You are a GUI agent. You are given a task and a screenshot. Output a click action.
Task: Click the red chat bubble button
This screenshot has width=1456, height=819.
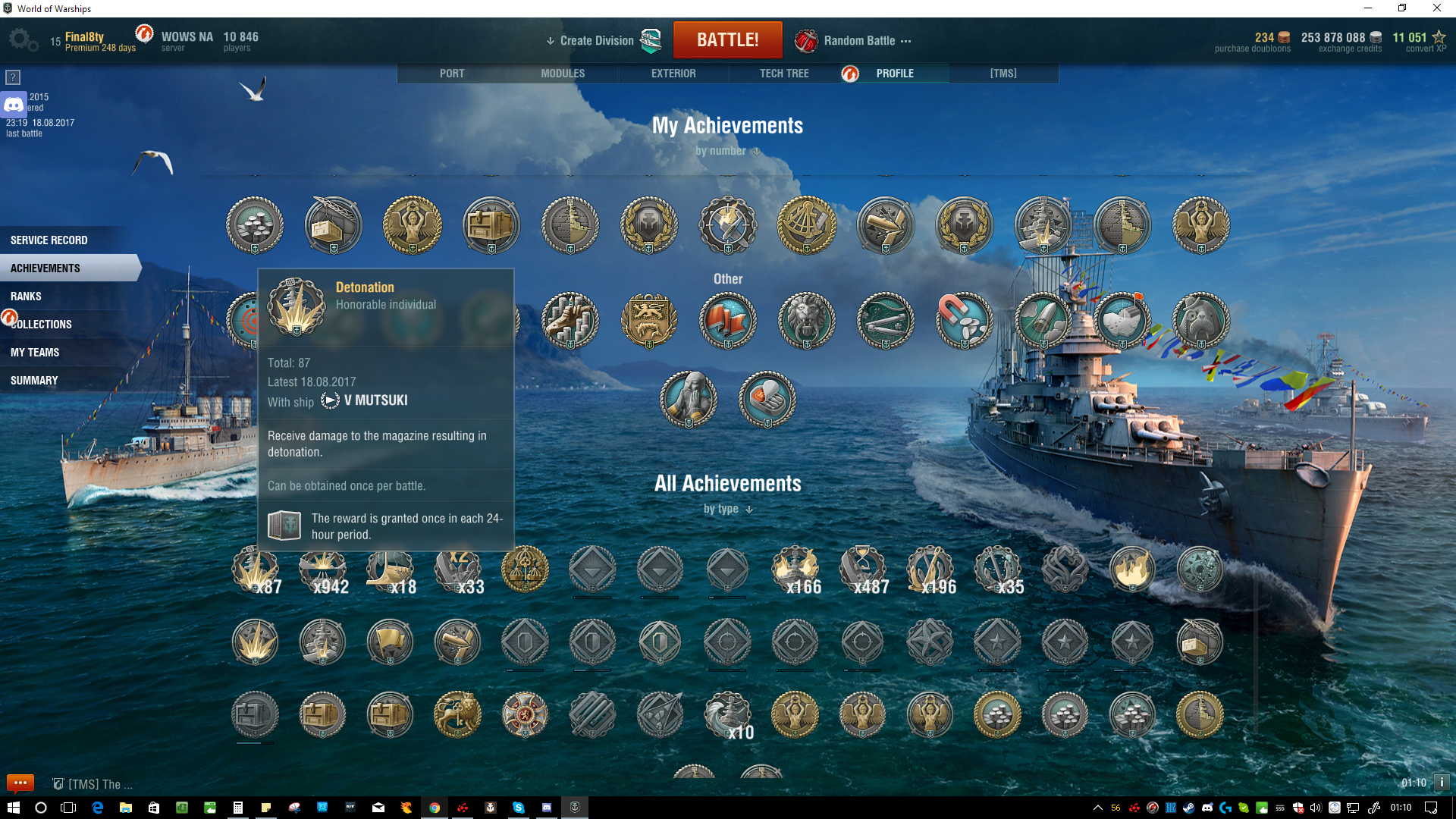pos(20,783)
